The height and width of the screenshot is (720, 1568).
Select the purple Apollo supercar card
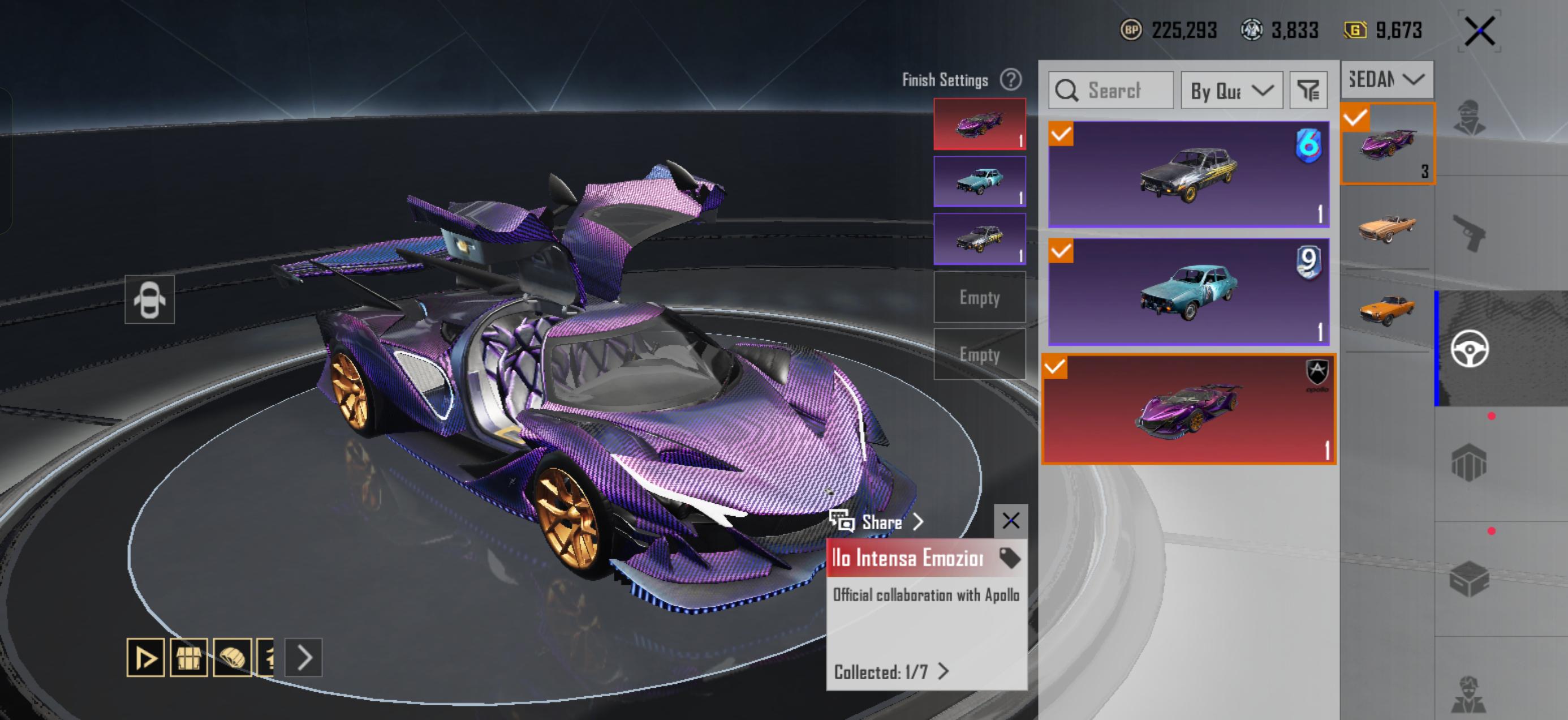pos(1188,409)
